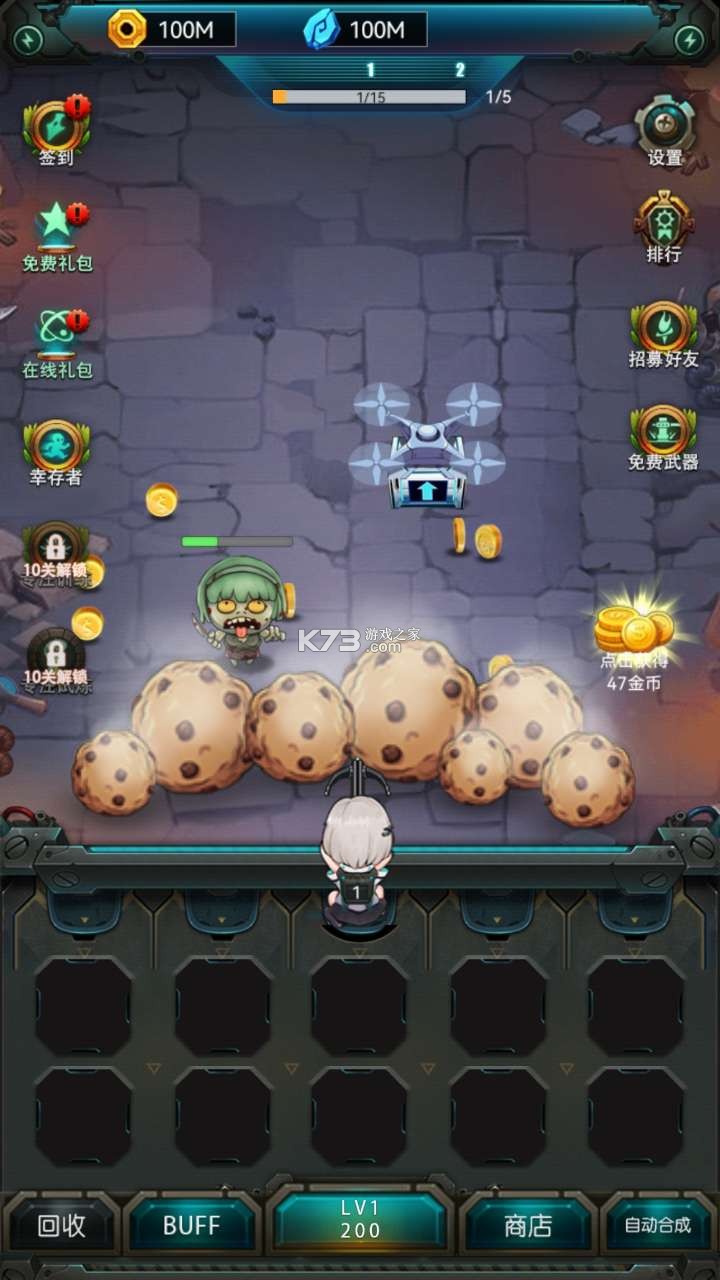Image resolution: width=720 pixels, height=1280 pixels.
Task: Open the BUFF panel
Action: (x=191, y=1226)
